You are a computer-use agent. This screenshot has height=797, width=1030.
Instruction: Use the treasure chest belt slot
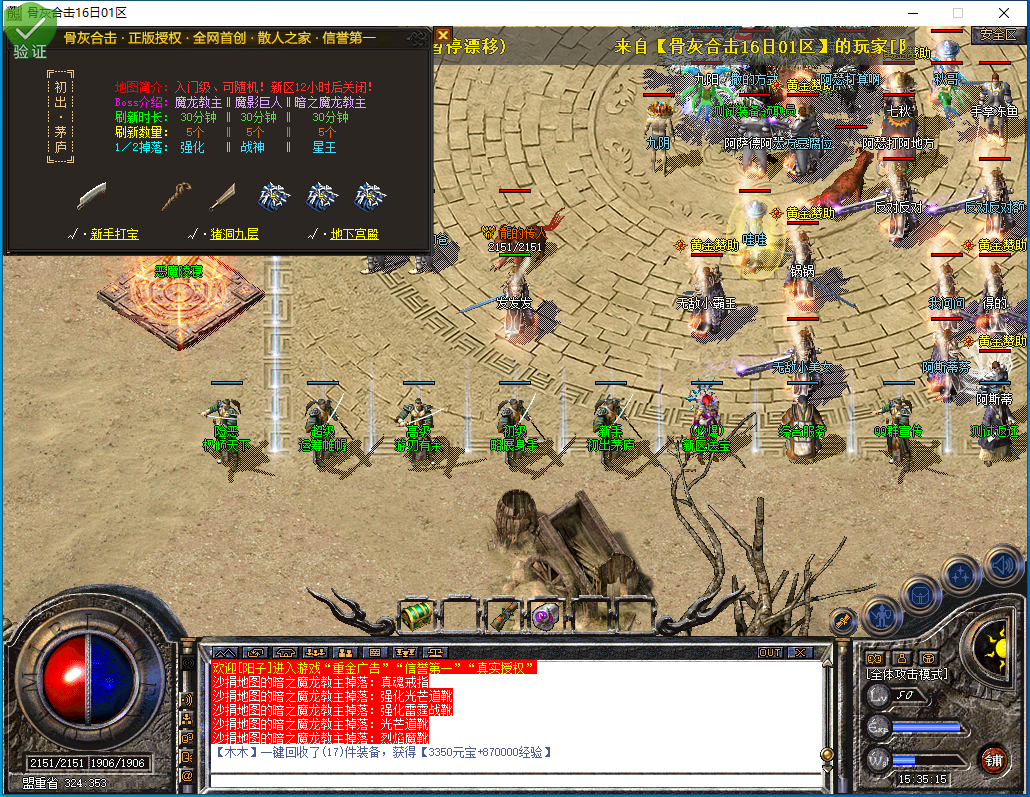[x=417, y=615]
